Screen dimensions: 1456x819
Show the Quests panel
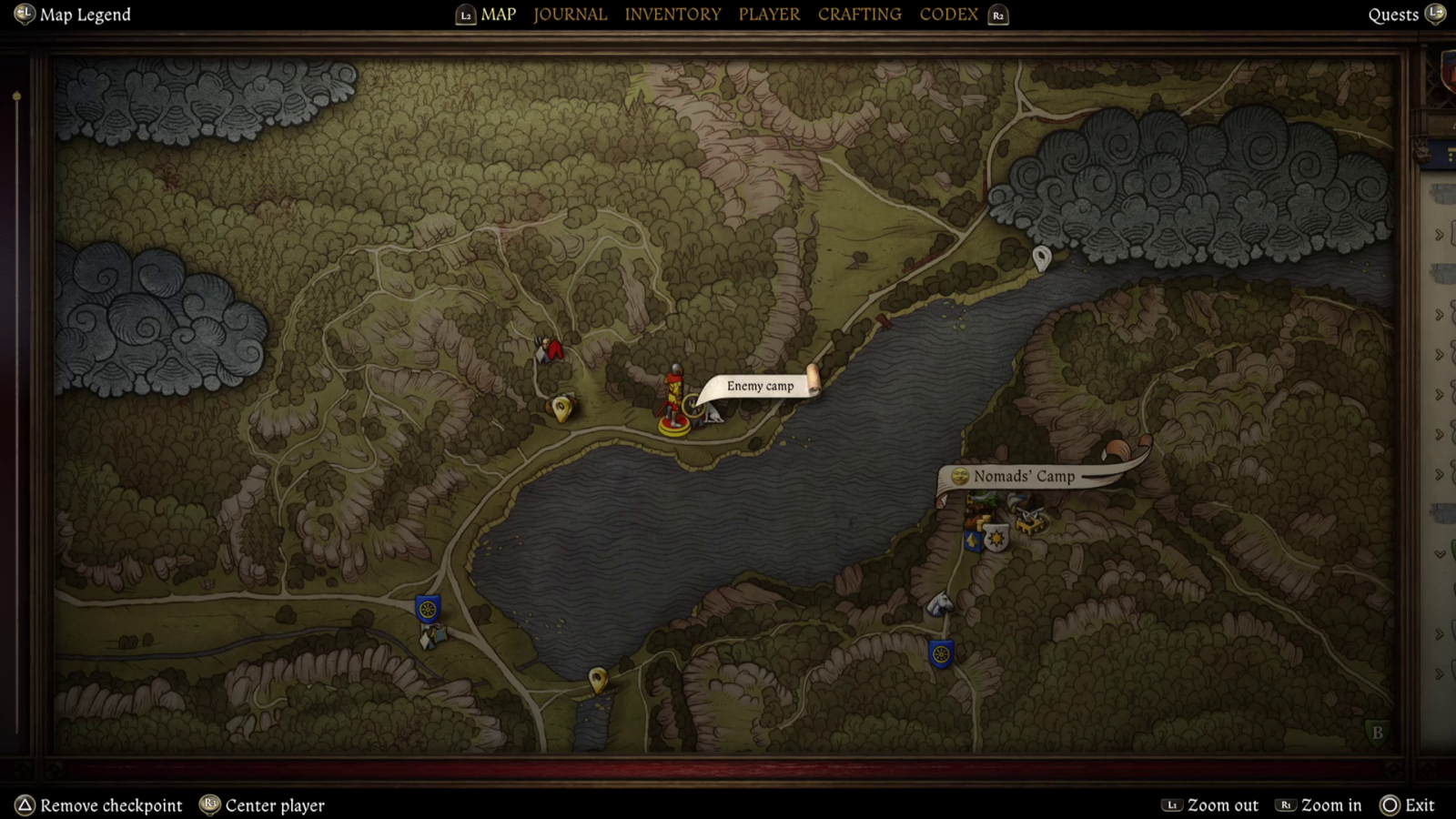point(1393,15)
